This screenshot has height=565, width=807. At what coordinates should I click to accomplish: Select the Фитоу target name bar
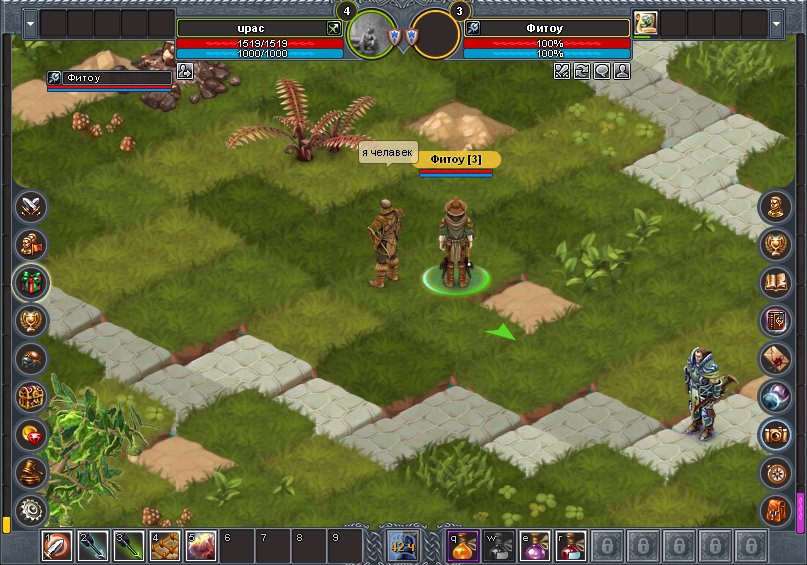(x=548, y=28)
